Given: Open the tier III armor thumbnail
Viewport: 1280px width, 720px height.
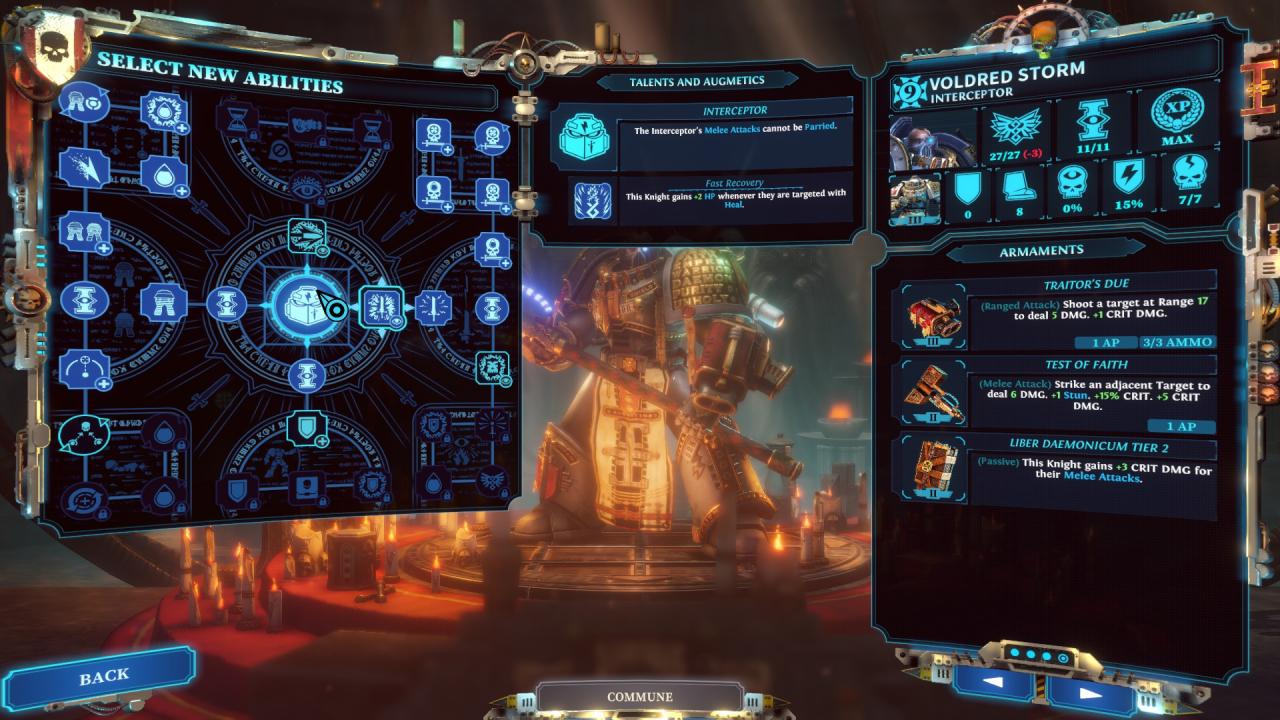Looking at the screenshot, I should point(914,197).
